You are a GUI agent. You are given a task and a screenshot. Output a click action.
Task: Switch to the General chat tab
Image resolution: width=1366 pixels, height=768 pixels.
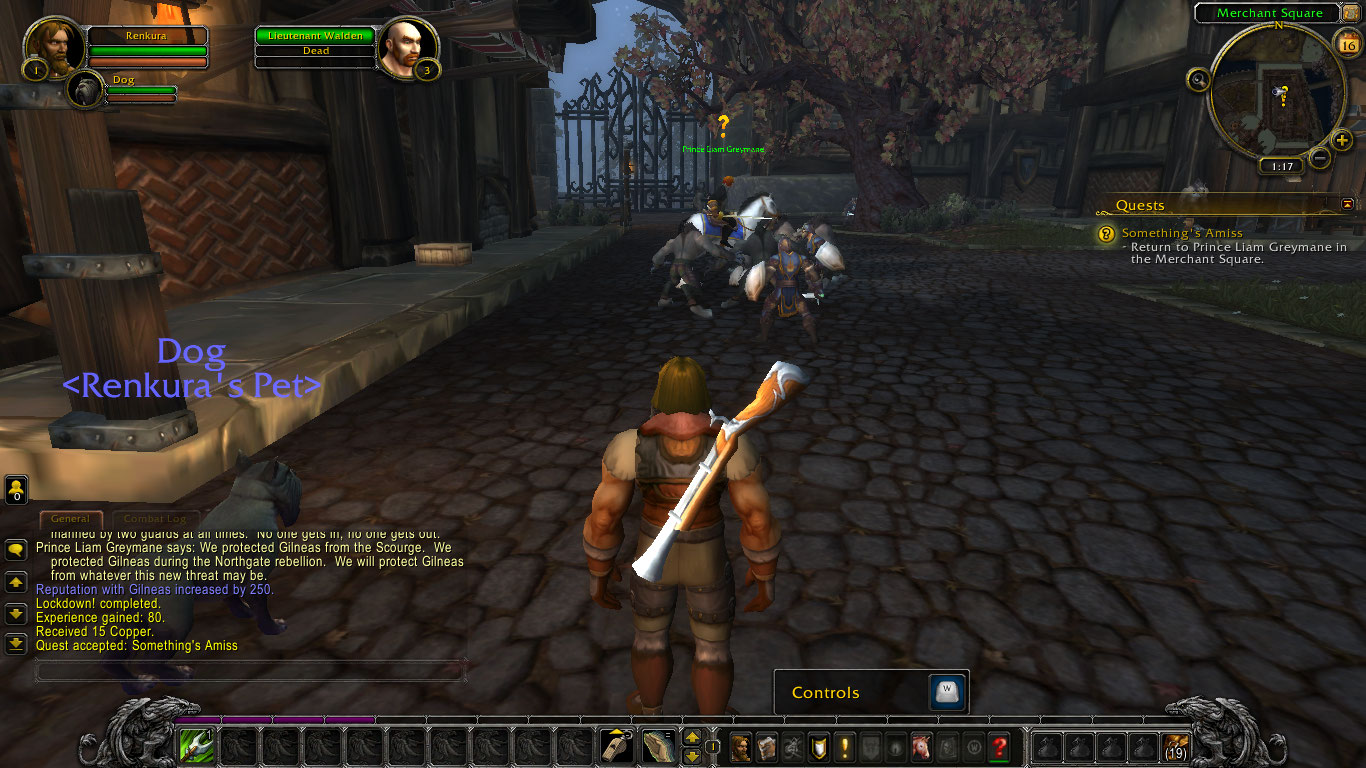click(70, 519)
